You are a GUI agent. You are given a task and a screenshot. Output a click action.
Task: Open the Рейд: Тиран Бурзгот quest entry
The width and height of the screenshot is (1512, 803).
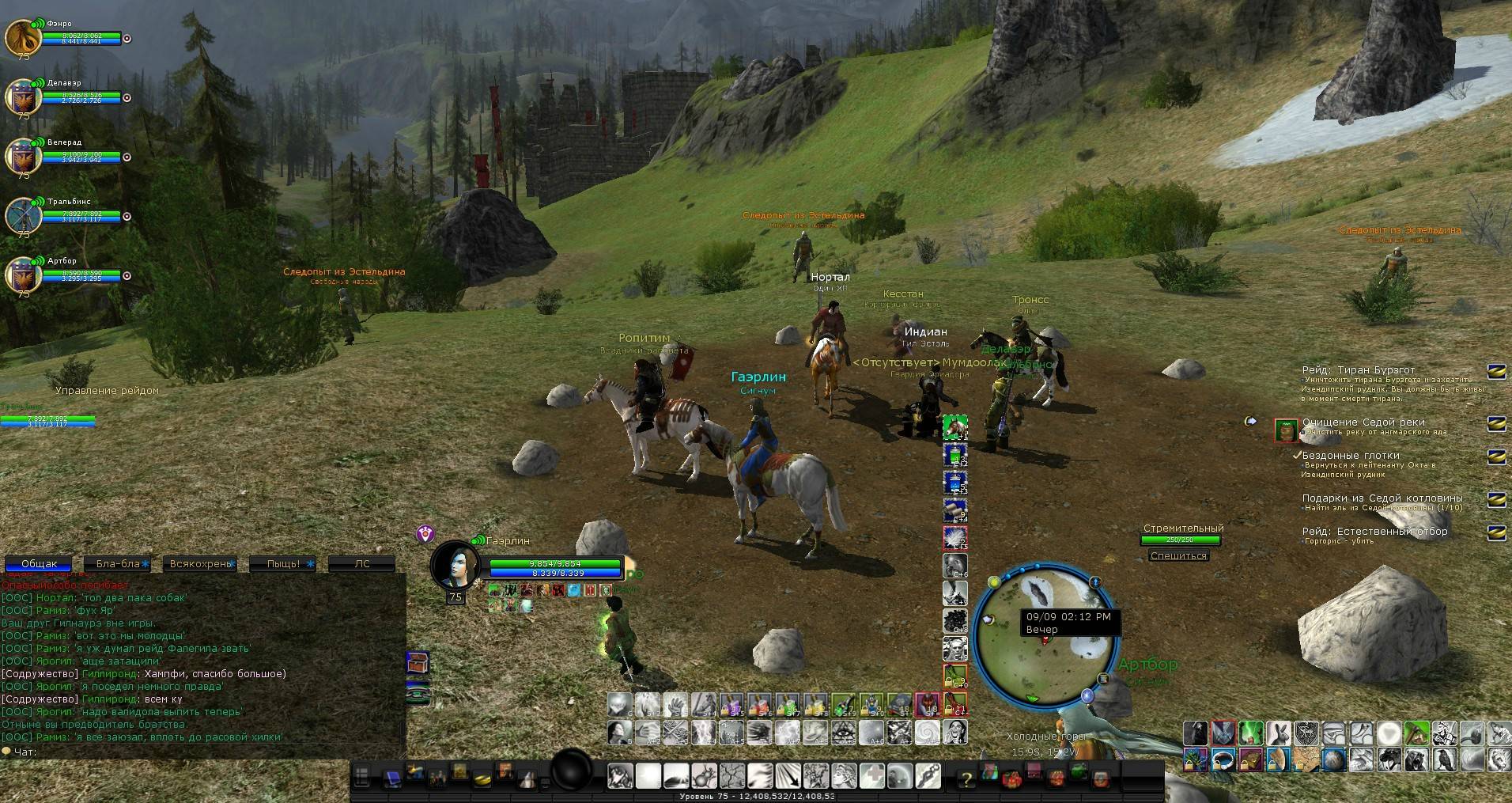[x=1359, y=370]
